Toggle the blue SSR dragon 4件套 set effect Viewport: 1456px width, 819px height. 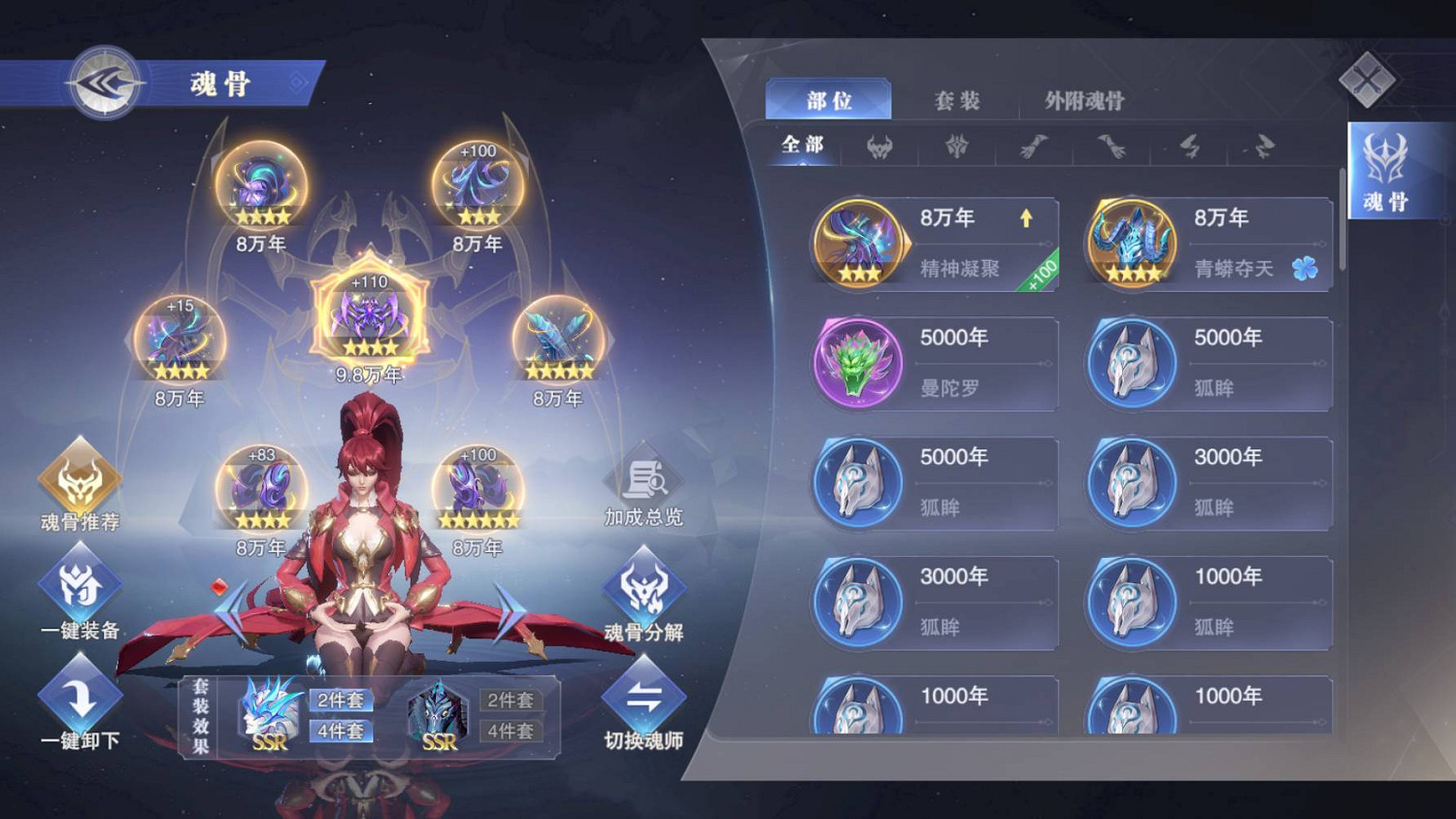pyautogui.click(x=342, y=731)
